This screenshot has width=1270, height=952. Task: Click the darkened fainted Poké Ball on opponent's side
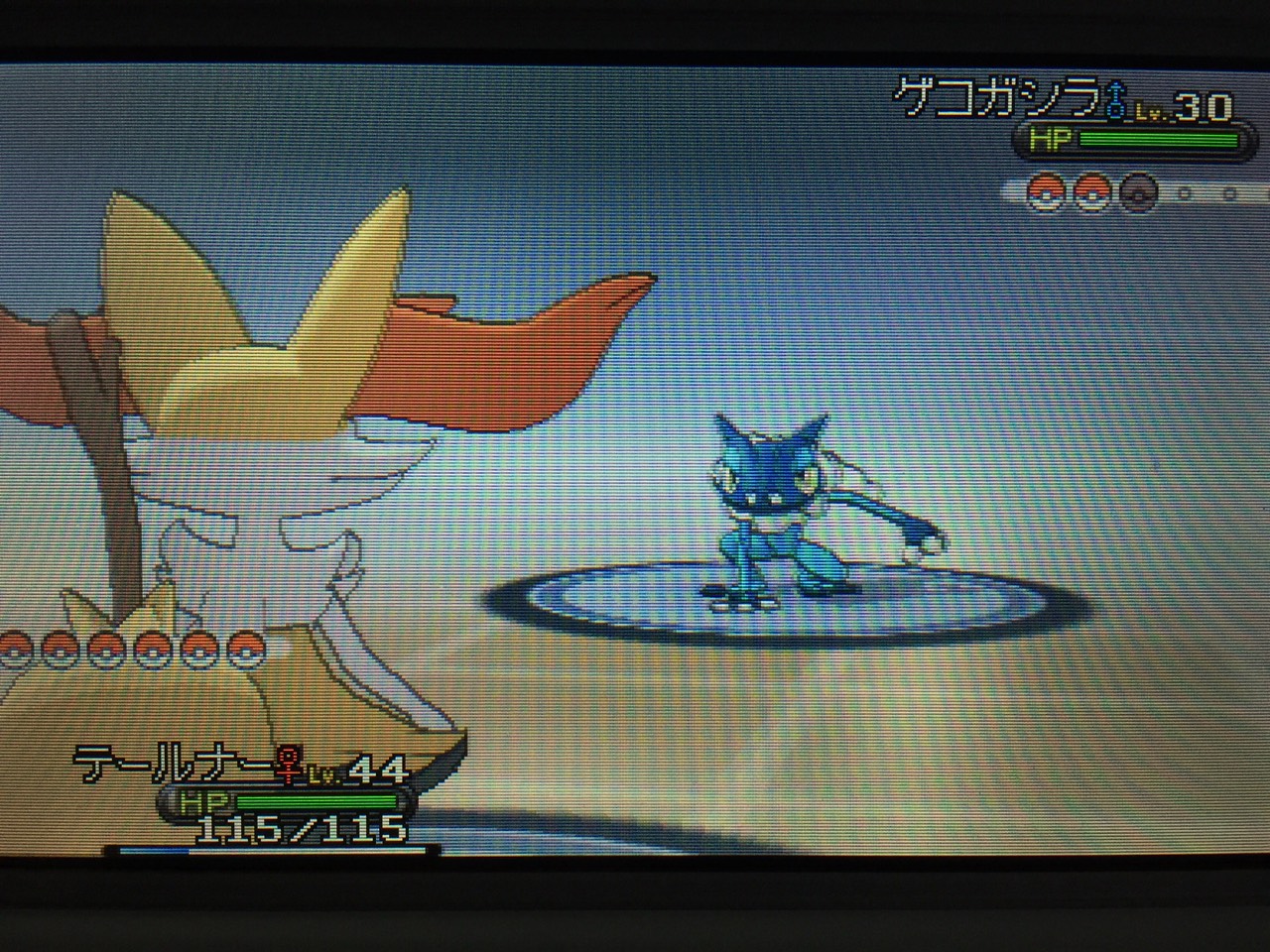(x=1138, y=192)
